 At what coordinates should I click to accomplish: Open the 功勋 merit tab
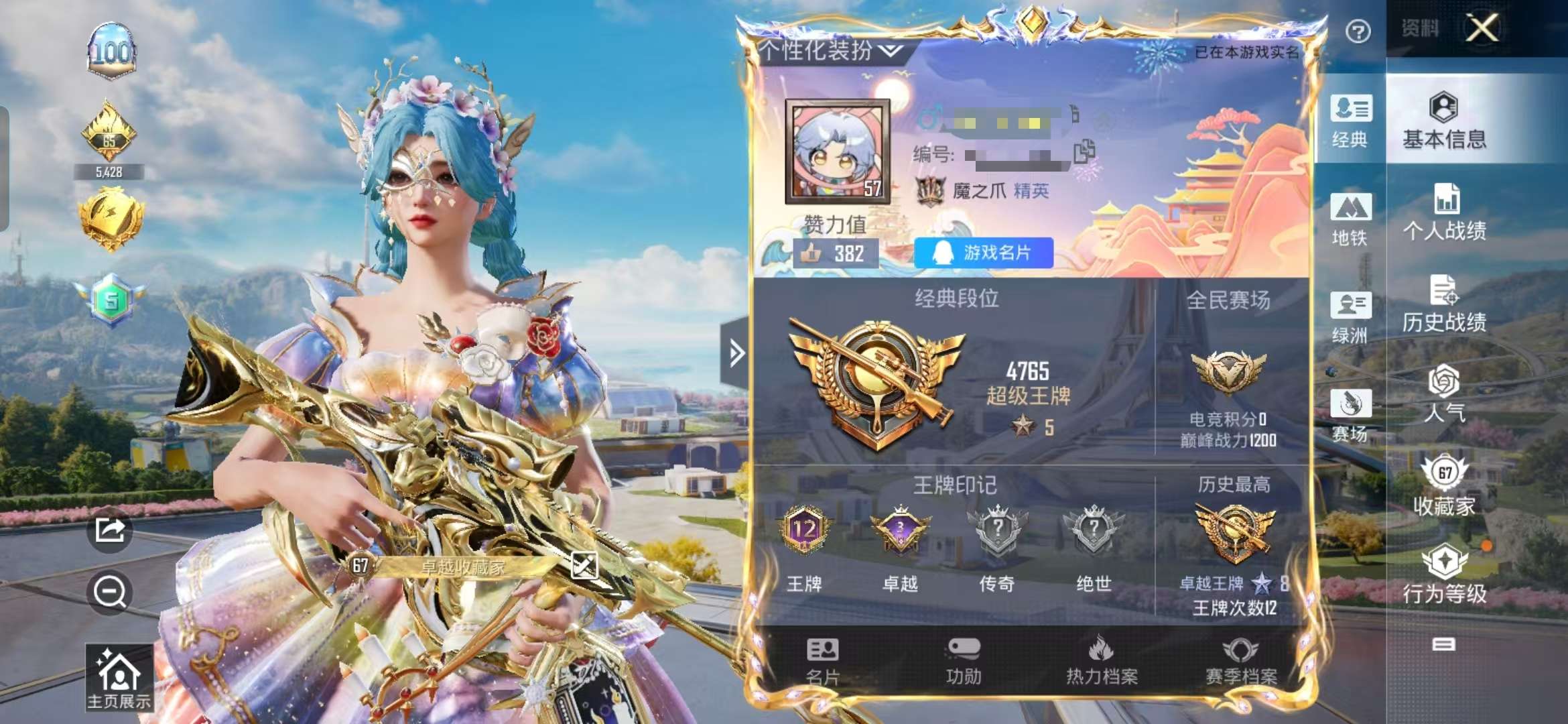[964, 661]
